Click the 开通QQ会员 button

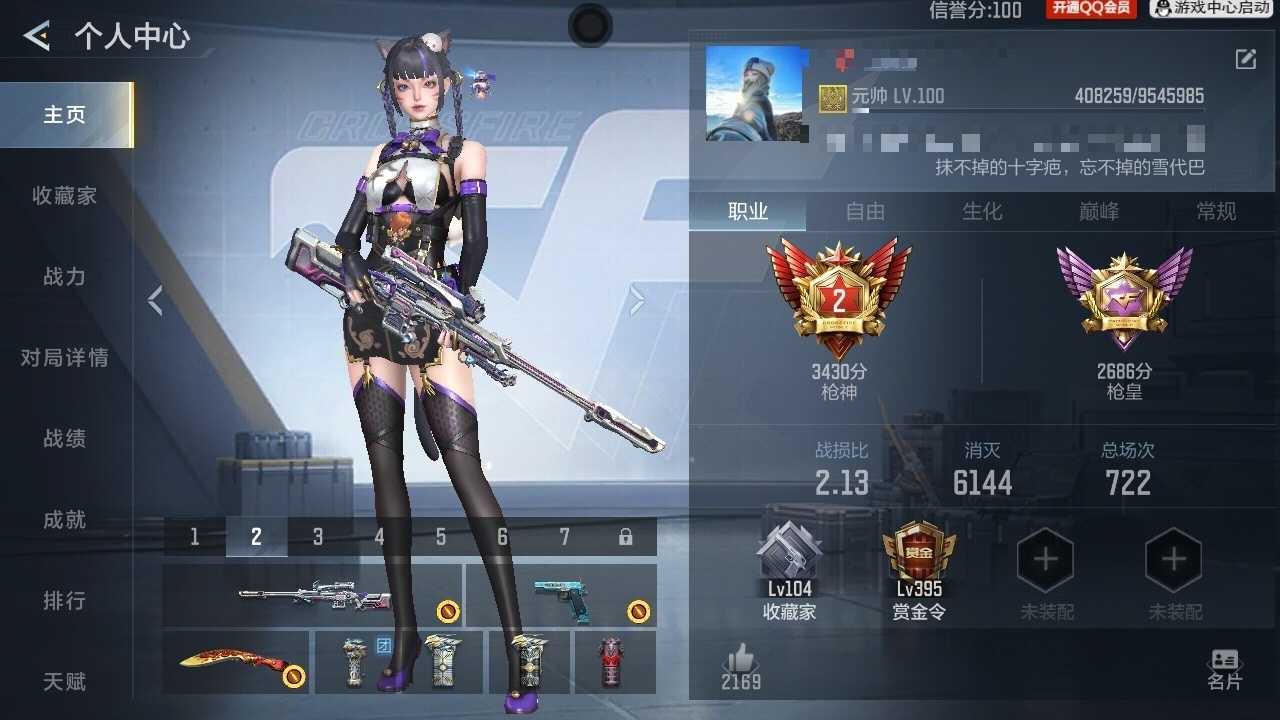(1090, 10)
